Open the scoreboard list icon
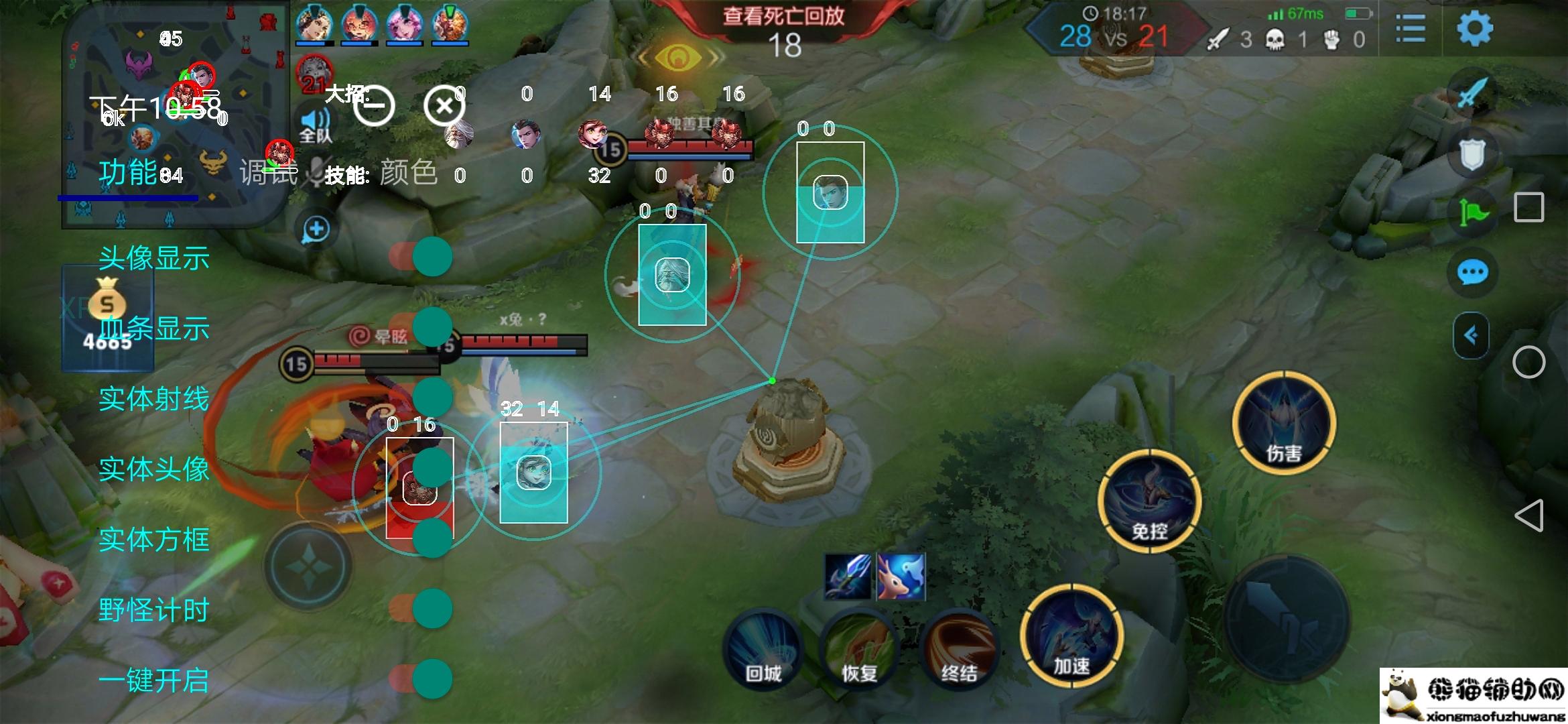 coord(1410,29)
